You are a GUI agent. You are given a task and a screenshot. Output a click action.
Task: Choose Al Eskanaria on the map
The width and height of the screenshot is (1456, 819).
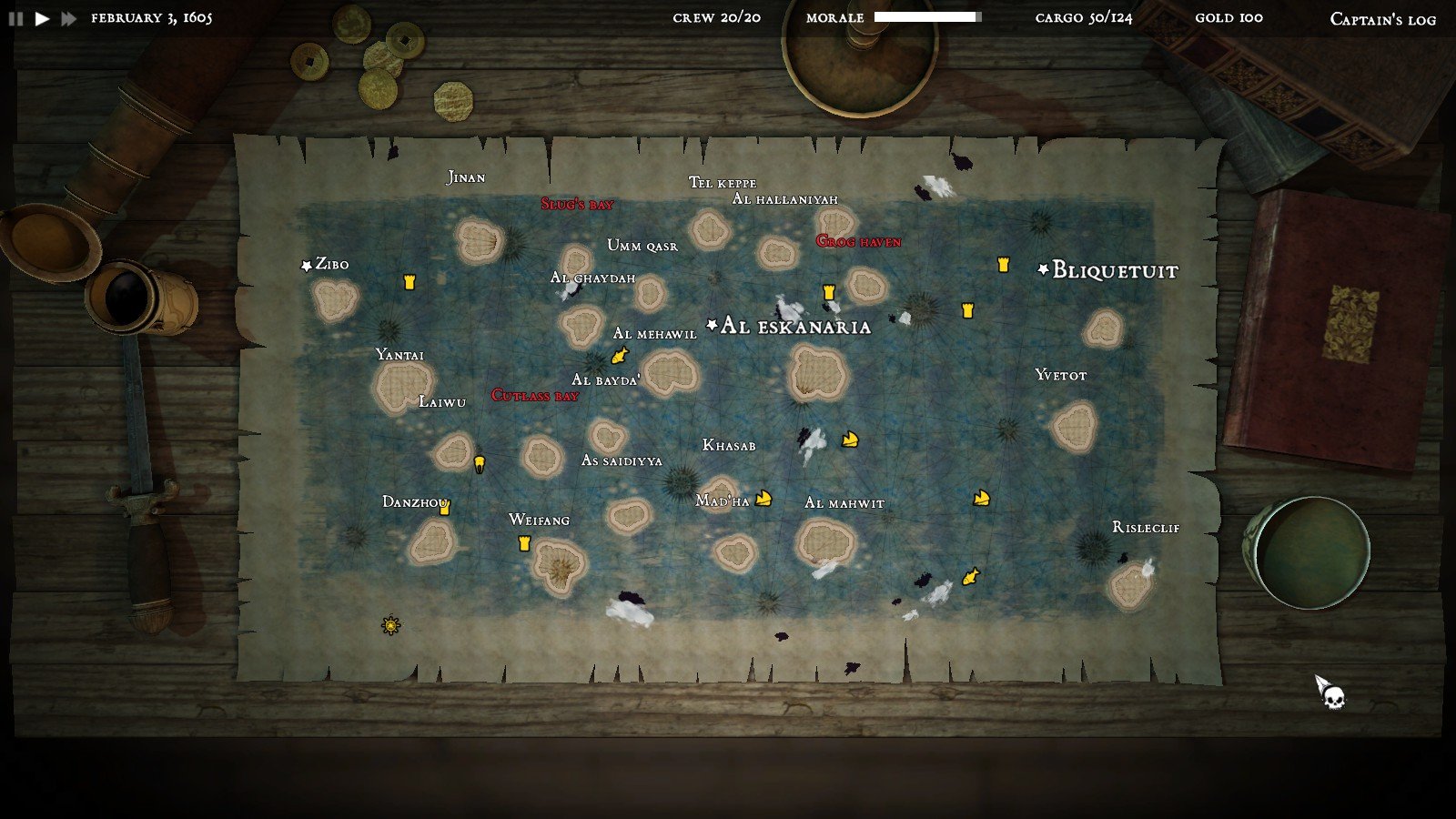[794, 327]
